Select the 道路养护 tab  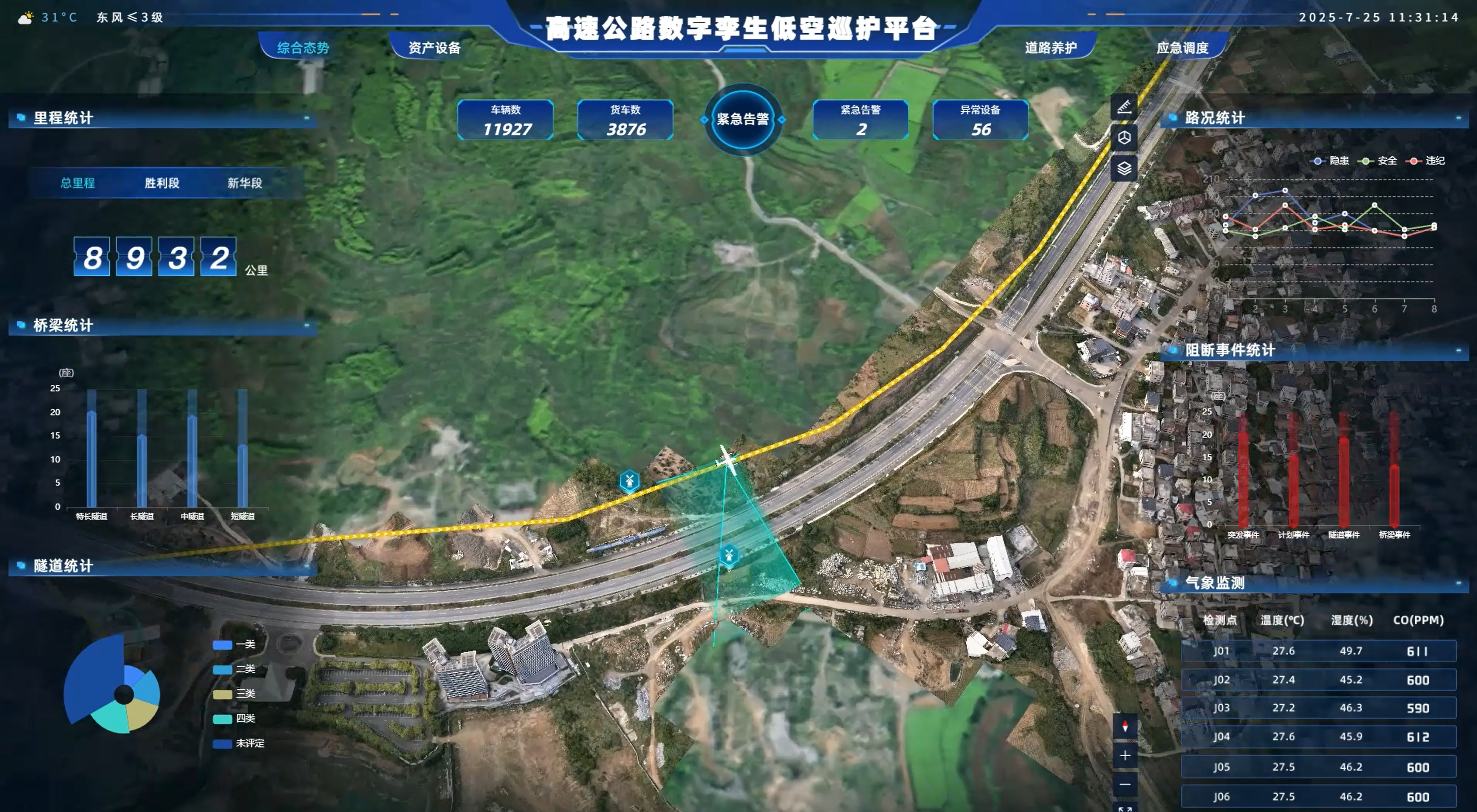point(1050,47)
